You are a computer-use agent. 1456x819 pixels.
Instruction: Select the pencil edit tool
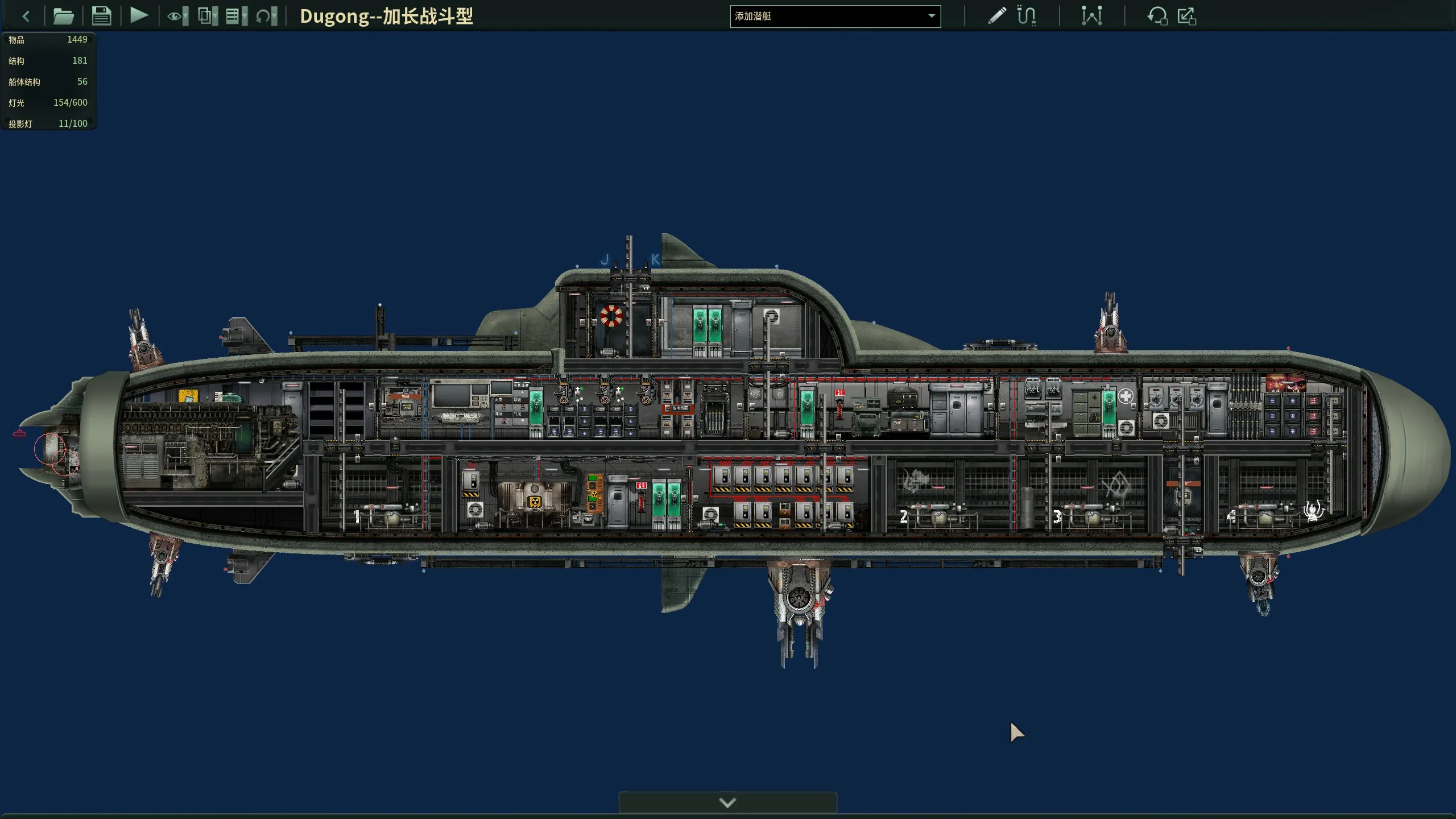(x=996, y=16)
